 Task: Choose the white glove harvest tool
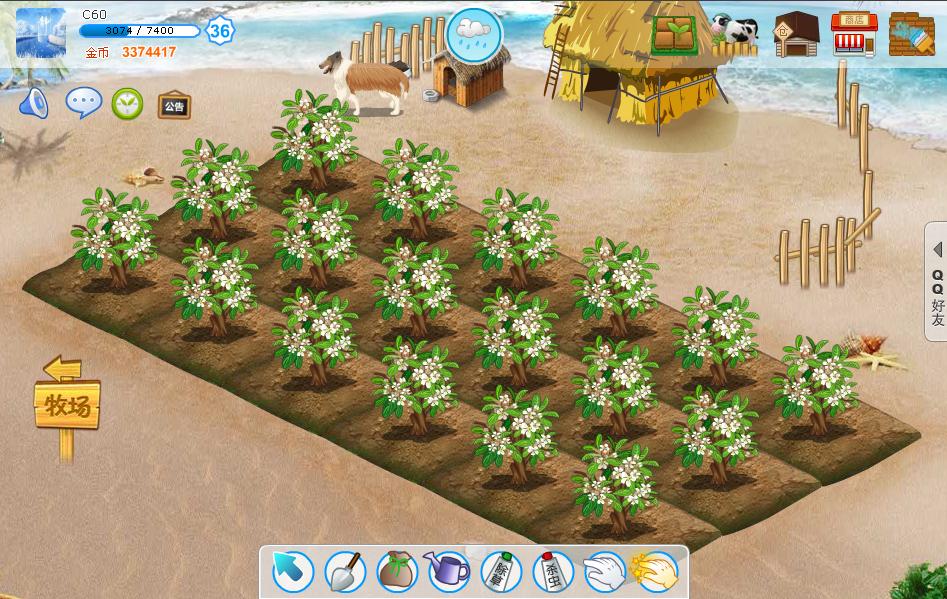(604, 572)
